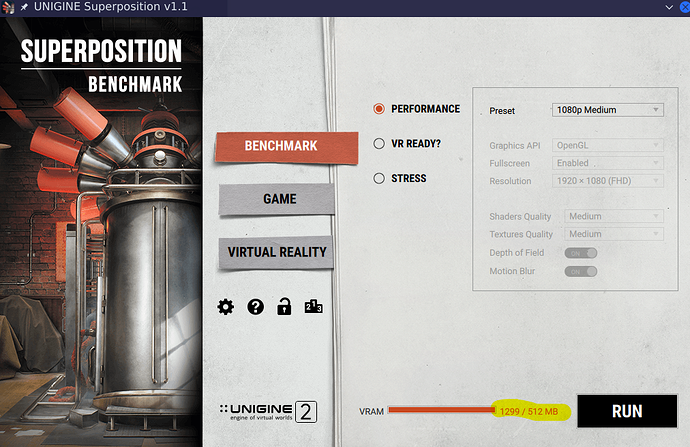Open the Shaders Quality dropdown
Viewport: 690px width, 447px height.
click(613, 216)
